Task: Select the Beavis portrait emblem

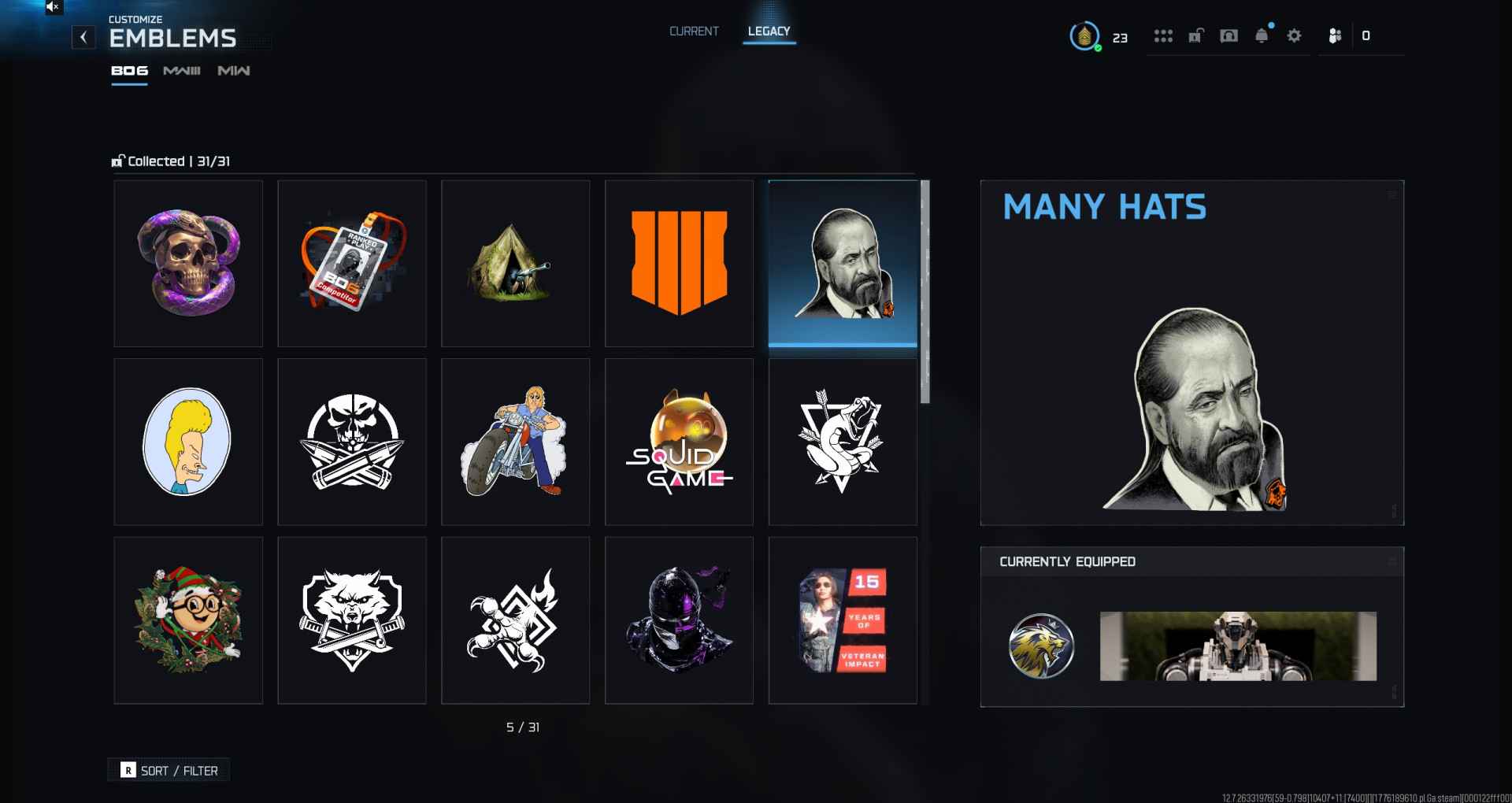Action: tap(189, 442)
